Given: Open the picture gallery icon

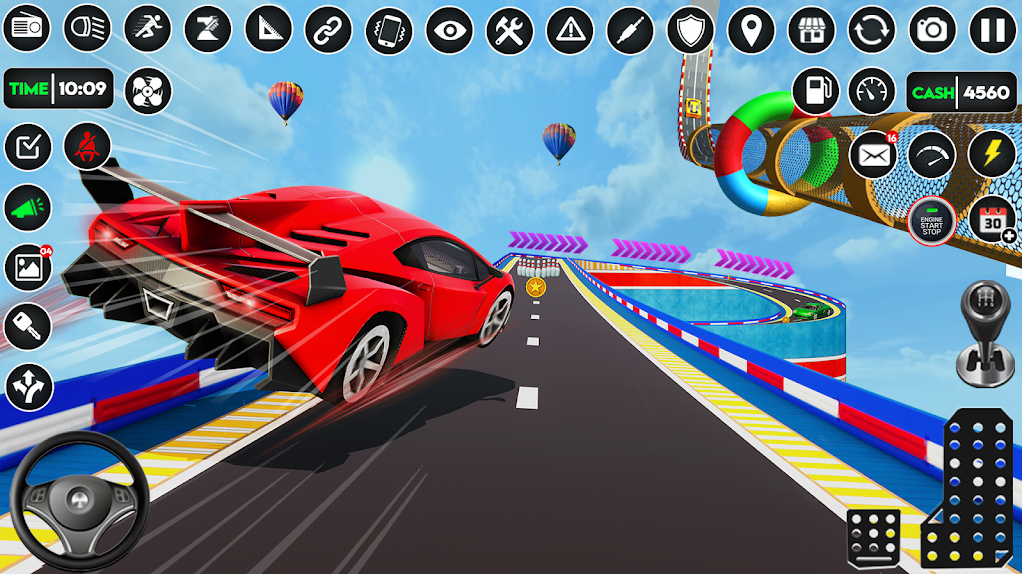Looking at the screenshot, I should tap(28, 267).
